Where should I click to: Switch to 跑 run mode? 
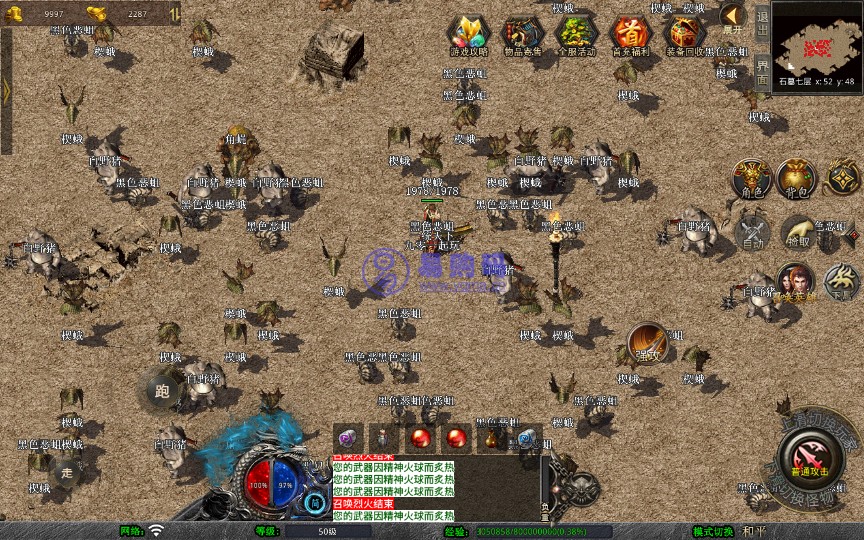point(163,391)
